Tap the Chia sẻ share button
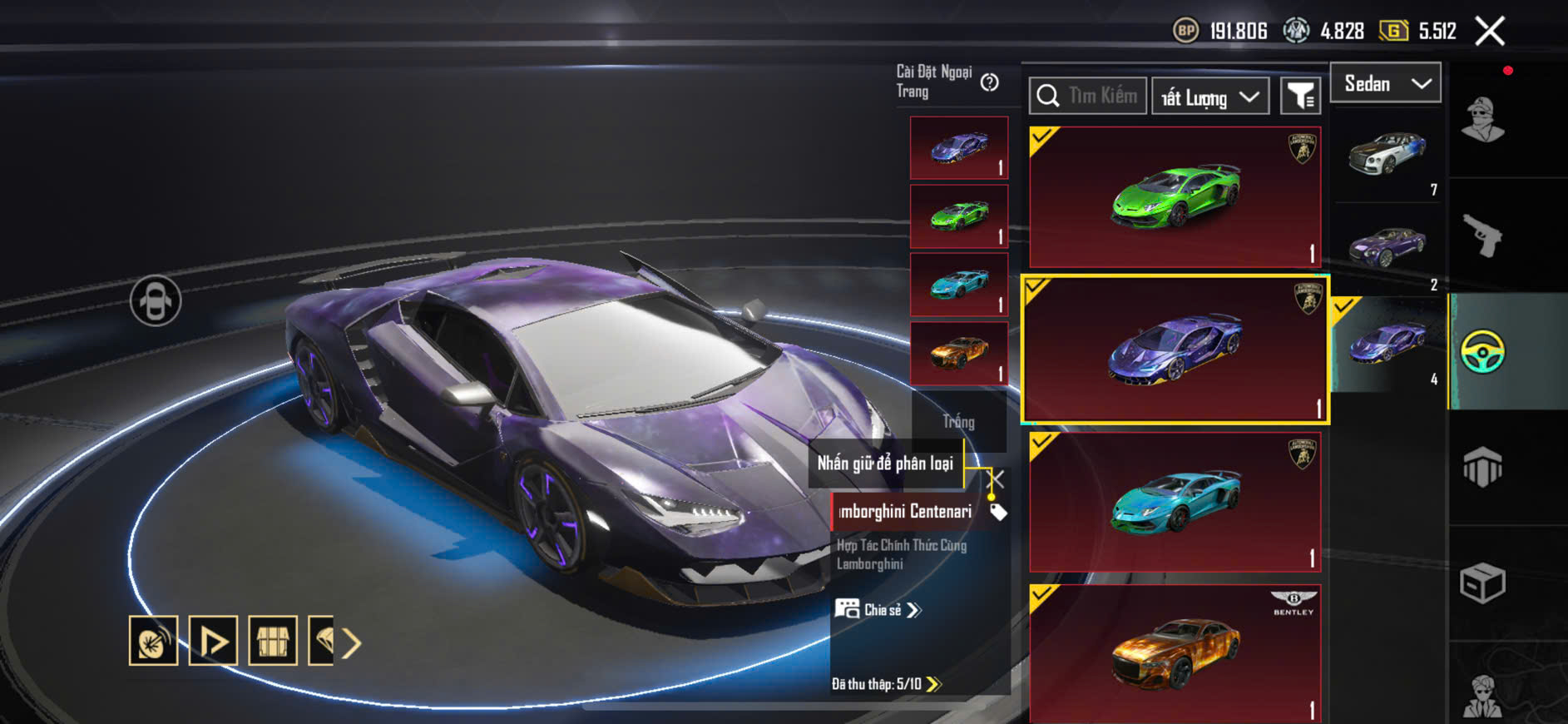This screenshot has width=1568, height=724. (x=878, y=610)
